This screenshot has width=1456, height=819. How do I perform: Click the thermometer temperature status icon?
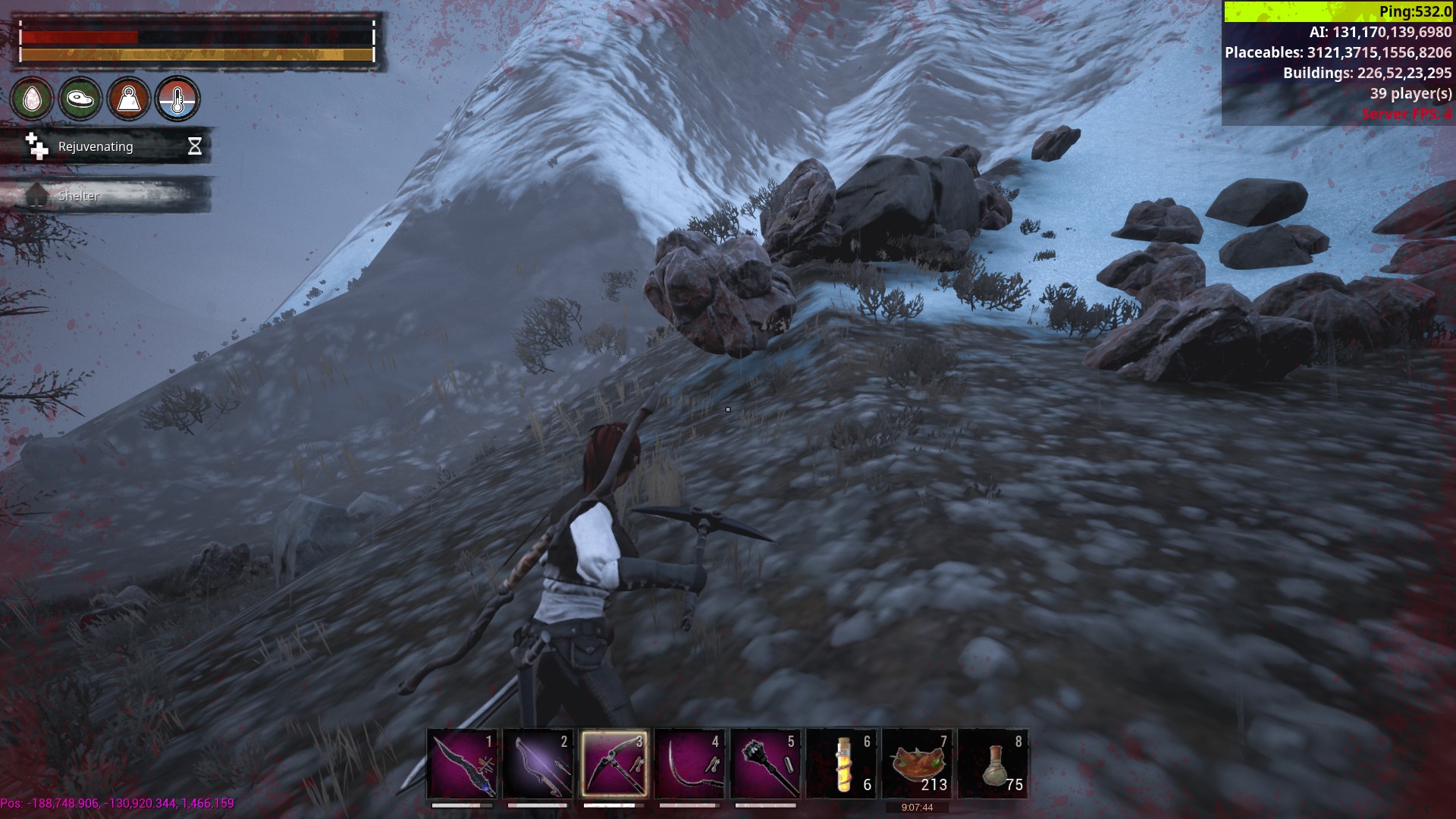pos(177,99)
